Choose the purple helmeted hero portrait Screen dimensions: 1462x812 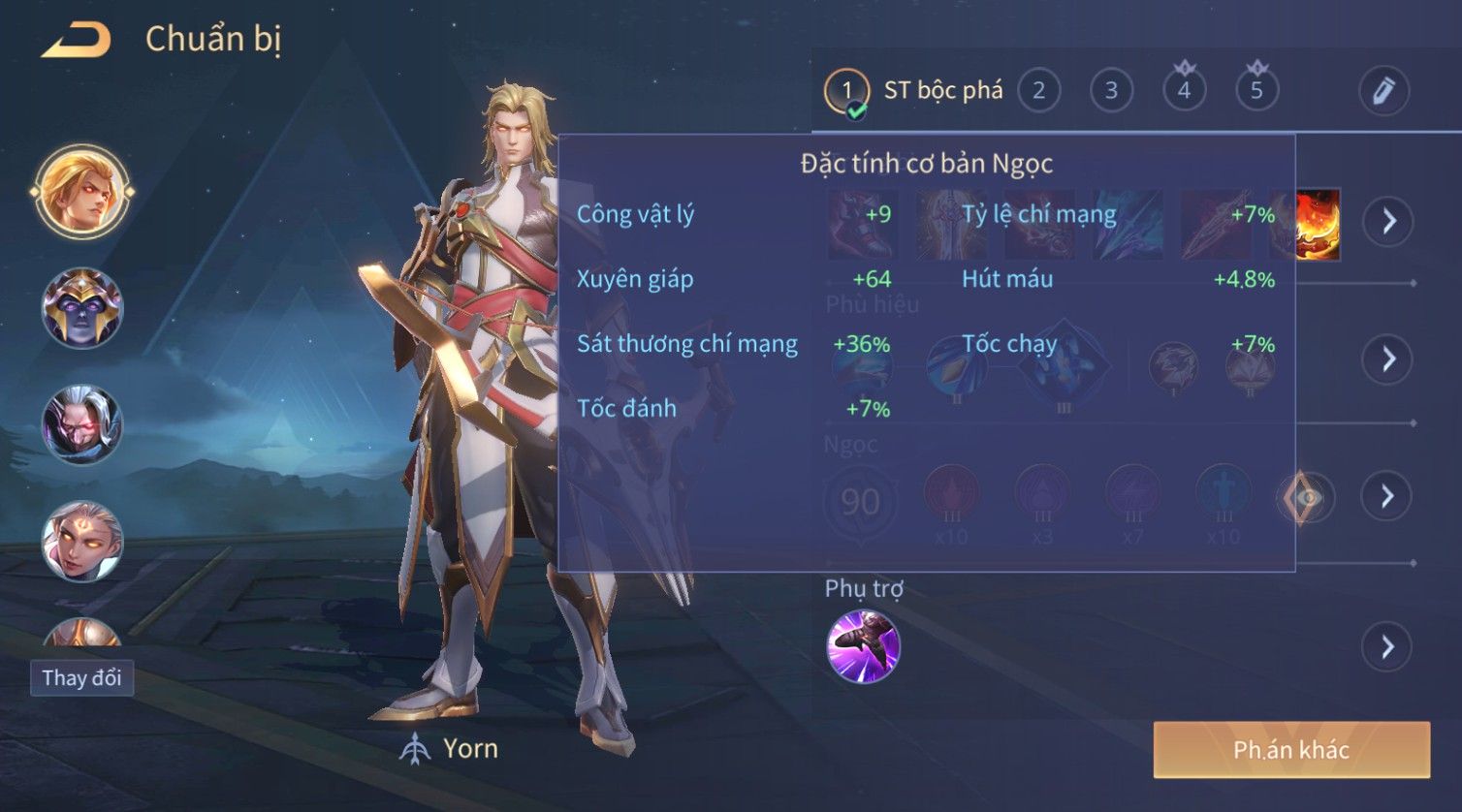(x=81, y=308)
